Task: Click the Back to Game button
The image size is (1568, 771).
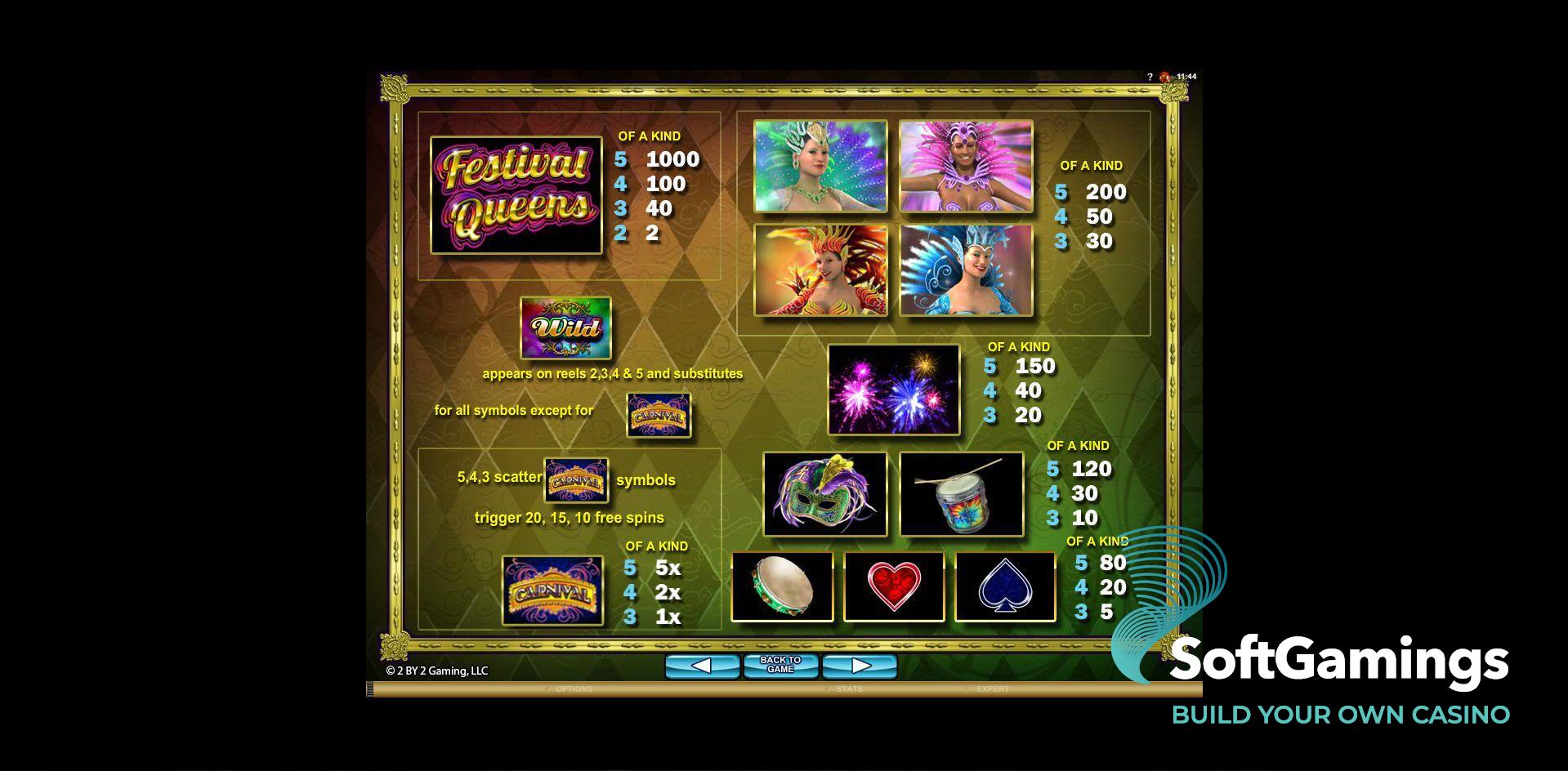Action: tap(780, 665)
